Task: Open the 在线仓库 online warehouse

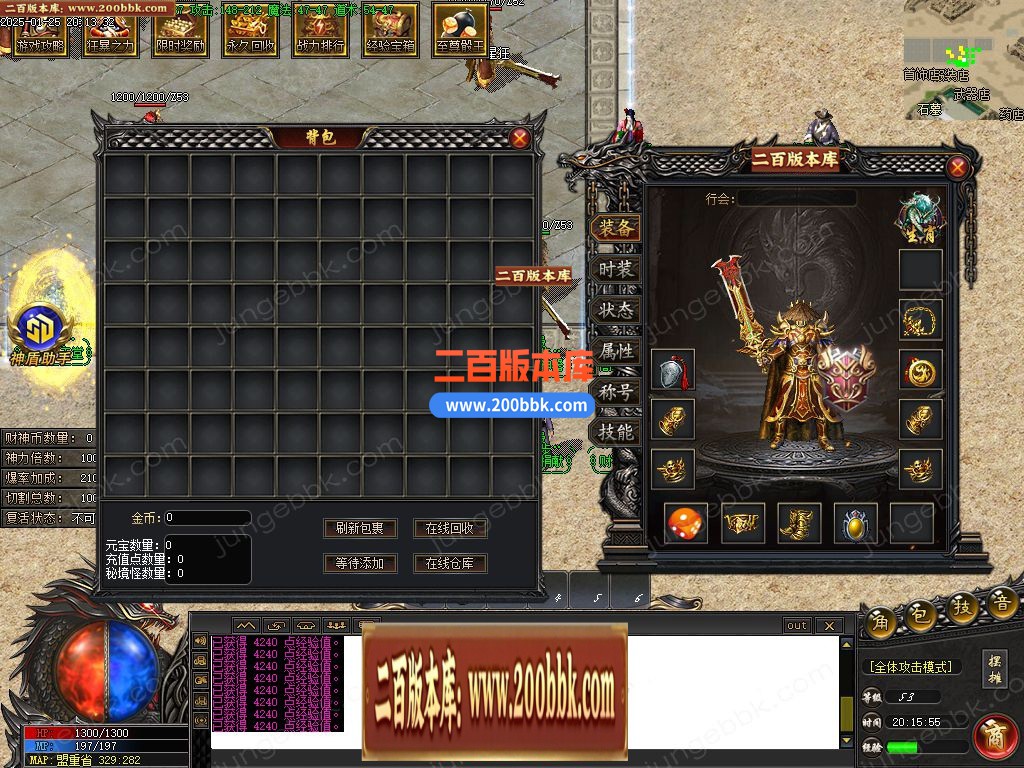Action: (450, 563)
